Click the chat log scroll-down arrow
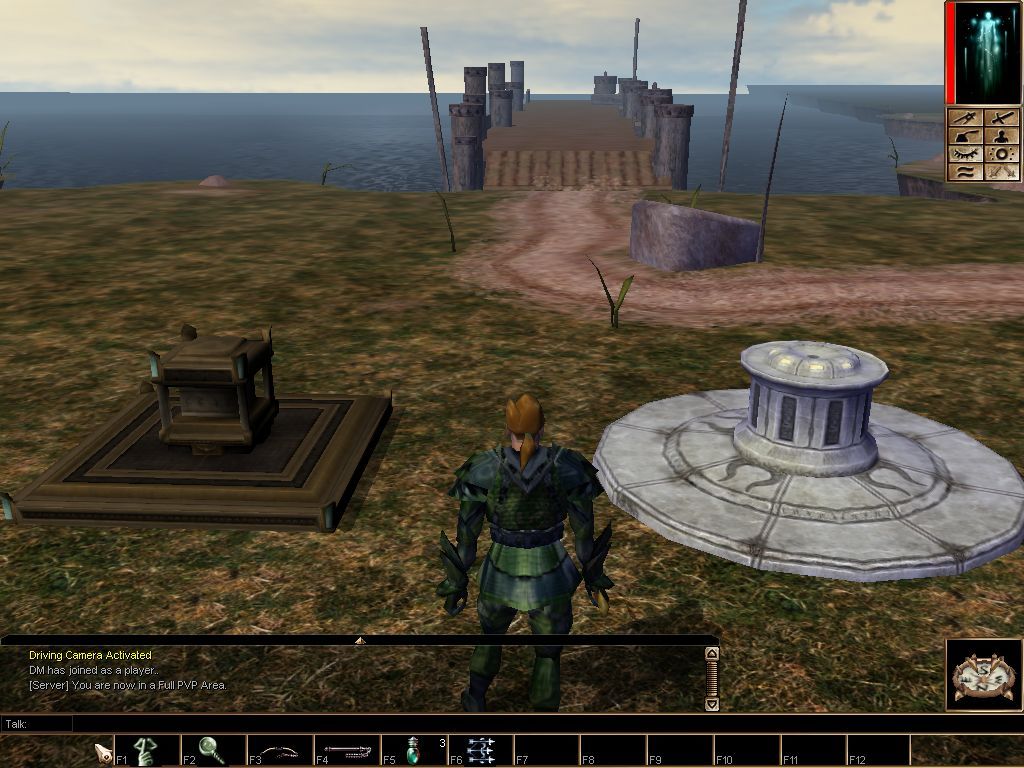 coord(712,704)
